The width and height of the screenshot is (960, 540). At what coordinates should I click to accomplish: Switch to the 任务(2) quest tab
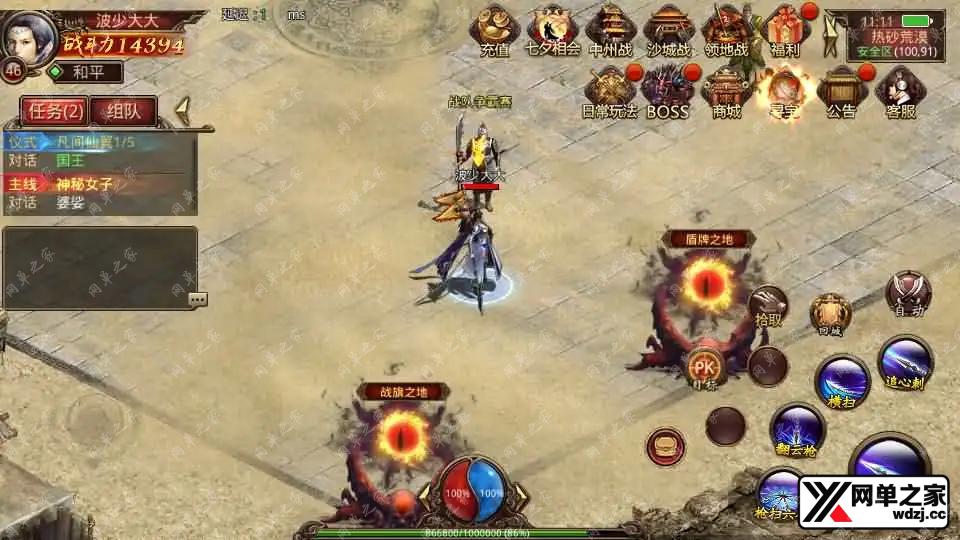[52, 111]
